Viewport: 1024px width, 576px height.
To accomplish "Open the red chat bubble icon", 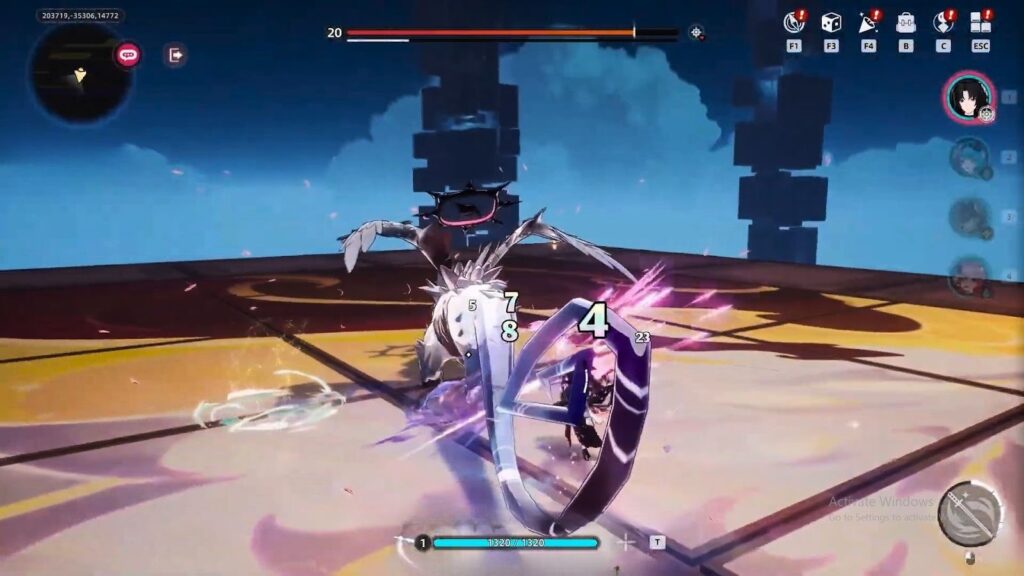I will 128,55.
